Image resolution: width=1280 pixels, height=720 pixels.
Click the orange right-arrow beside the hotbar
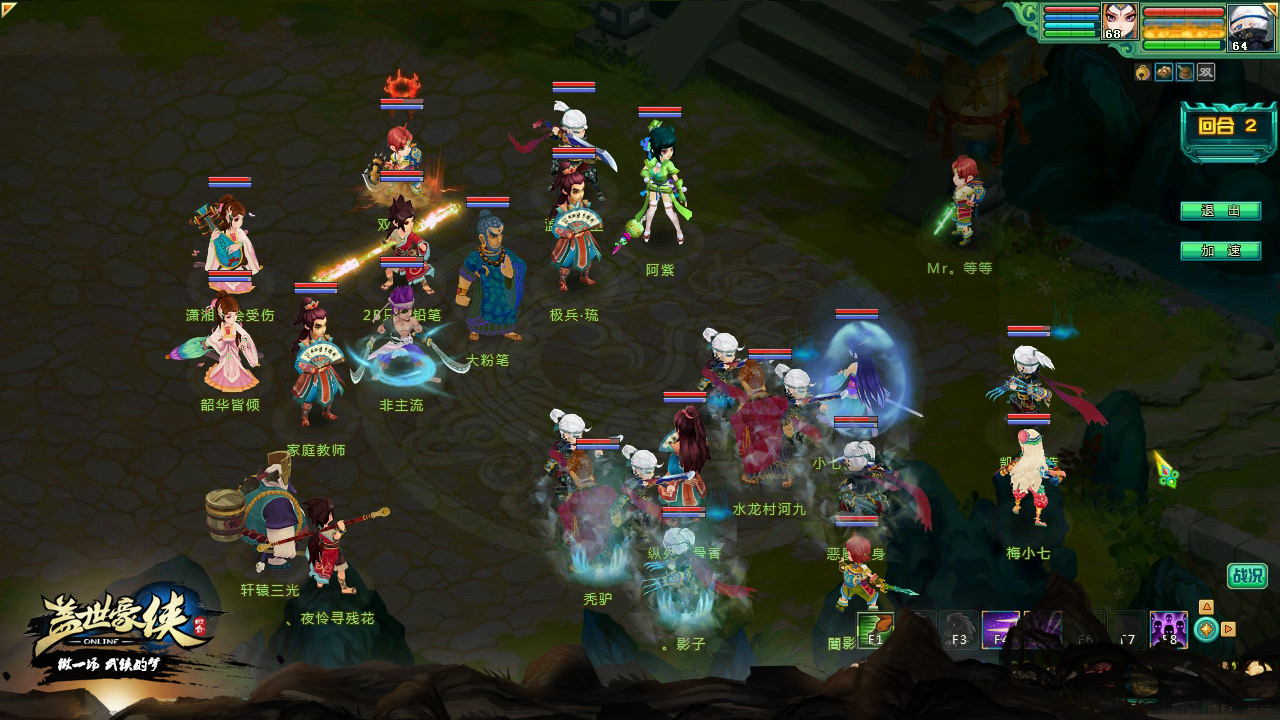(1229, 629)
